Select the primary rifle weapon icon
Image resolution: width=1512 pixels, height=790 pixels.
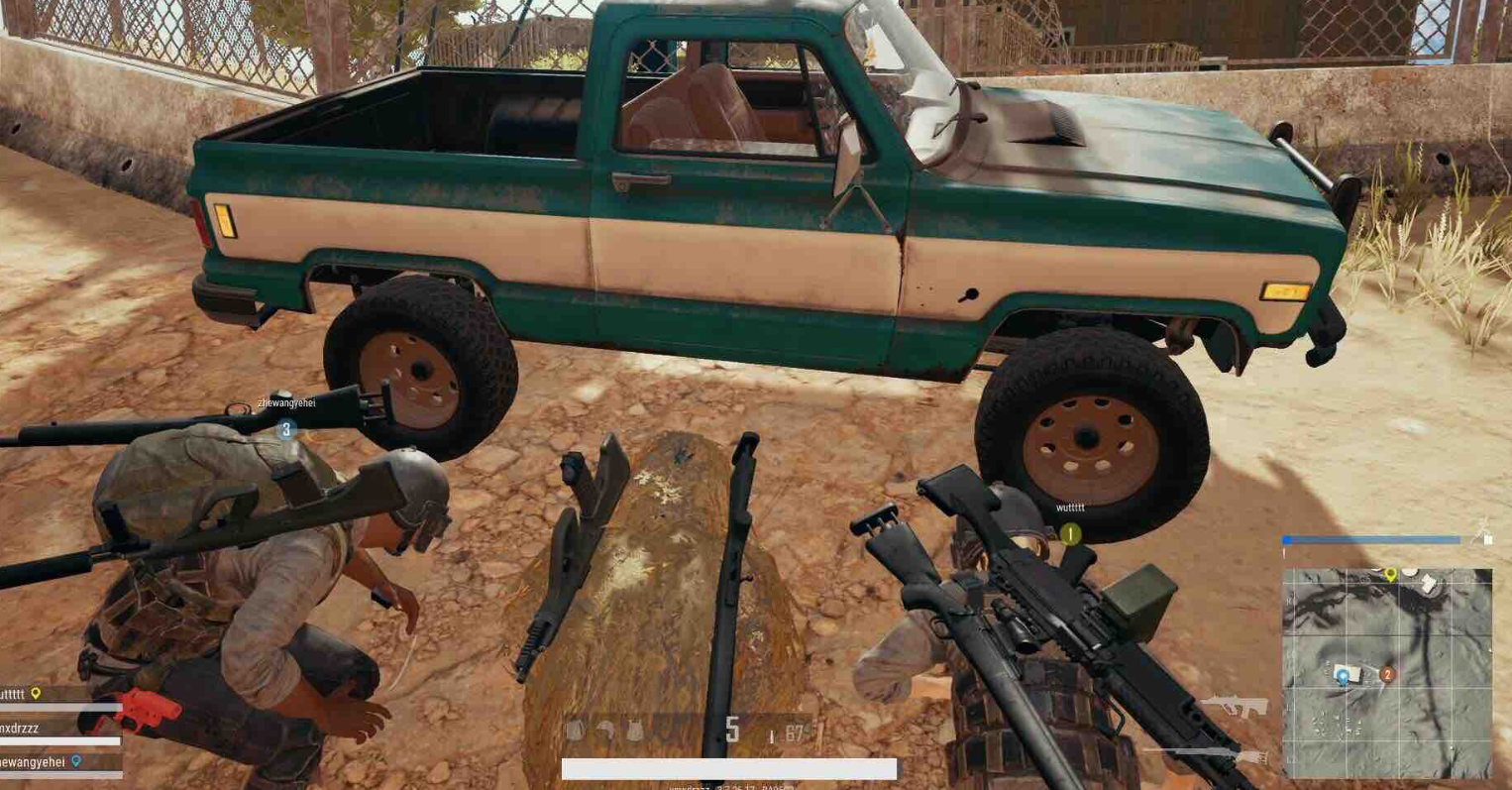tap(1234, 707)
